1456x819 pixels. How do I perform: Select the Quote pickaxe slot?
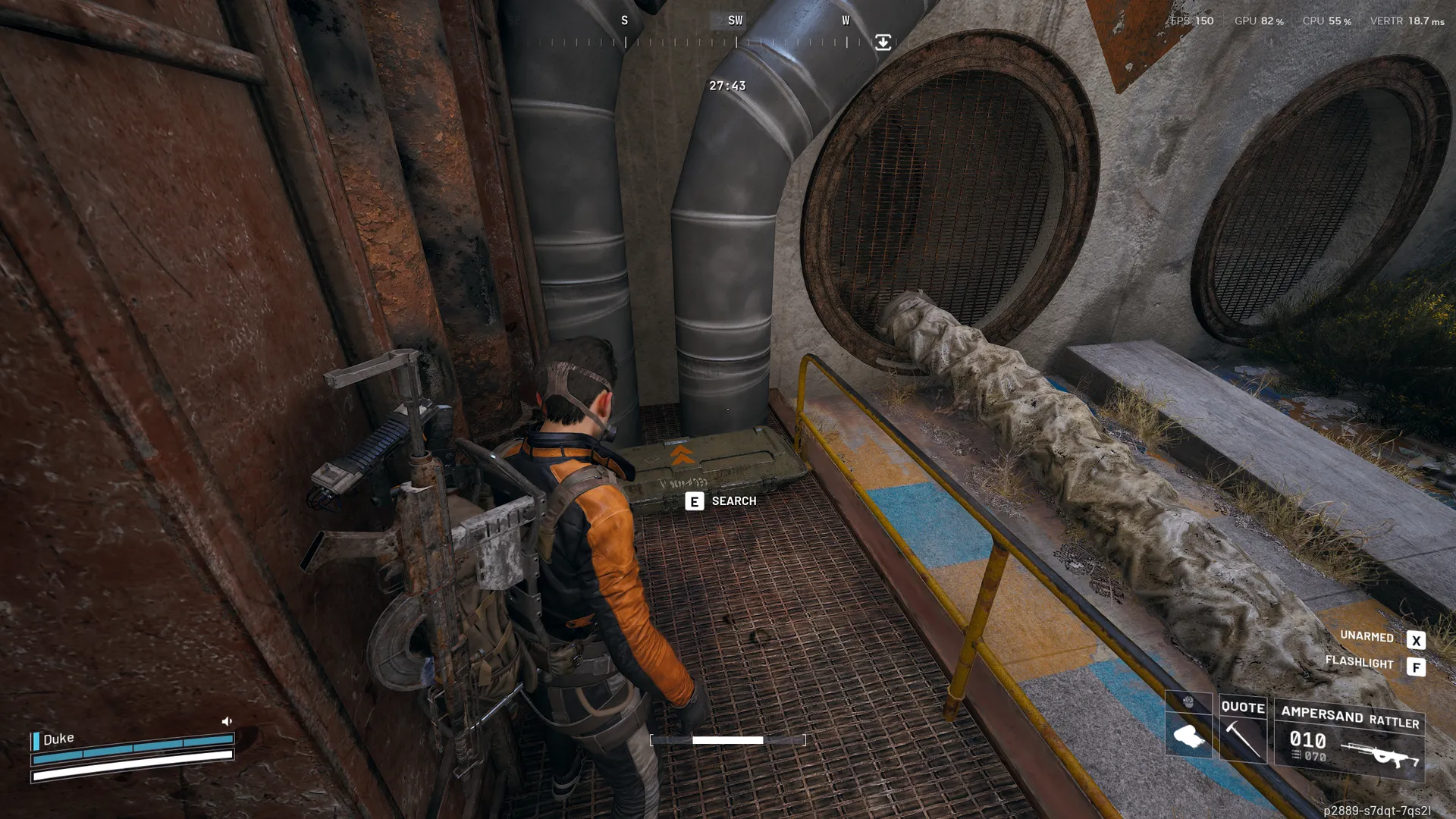[1243, 730]
